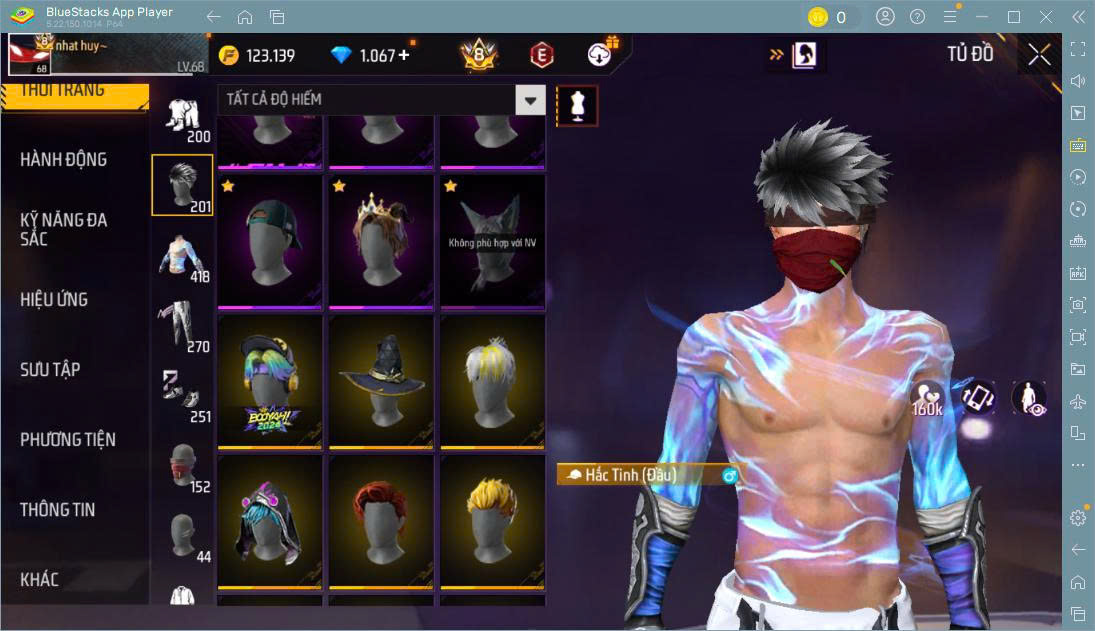Click the mannequin preview button
This screenshot has height=631, width=1095.
(577, 105)
